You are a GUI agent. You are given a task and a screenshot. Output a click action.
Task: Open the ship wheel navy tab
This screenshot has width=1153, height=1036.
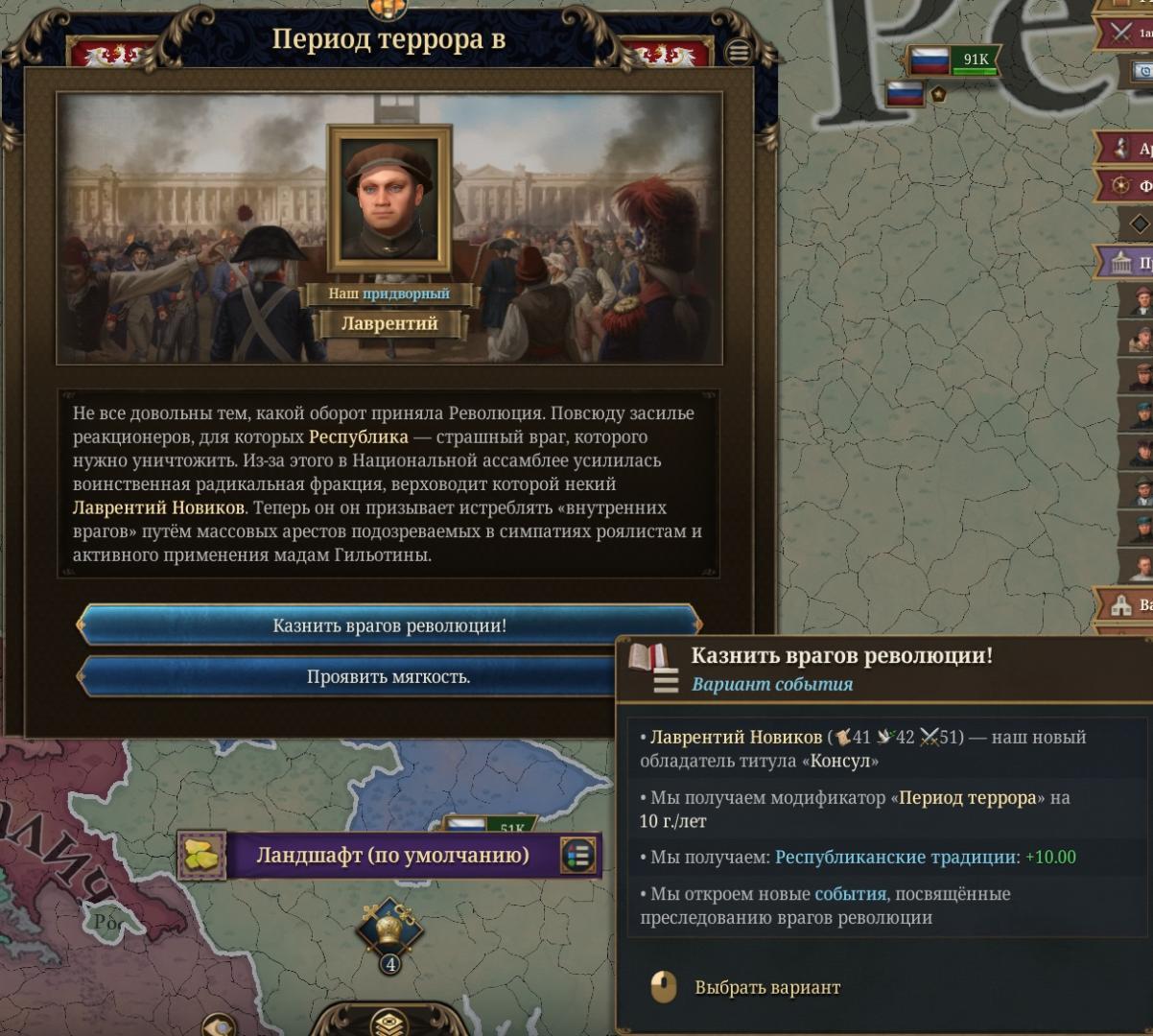coord(1121,185)
